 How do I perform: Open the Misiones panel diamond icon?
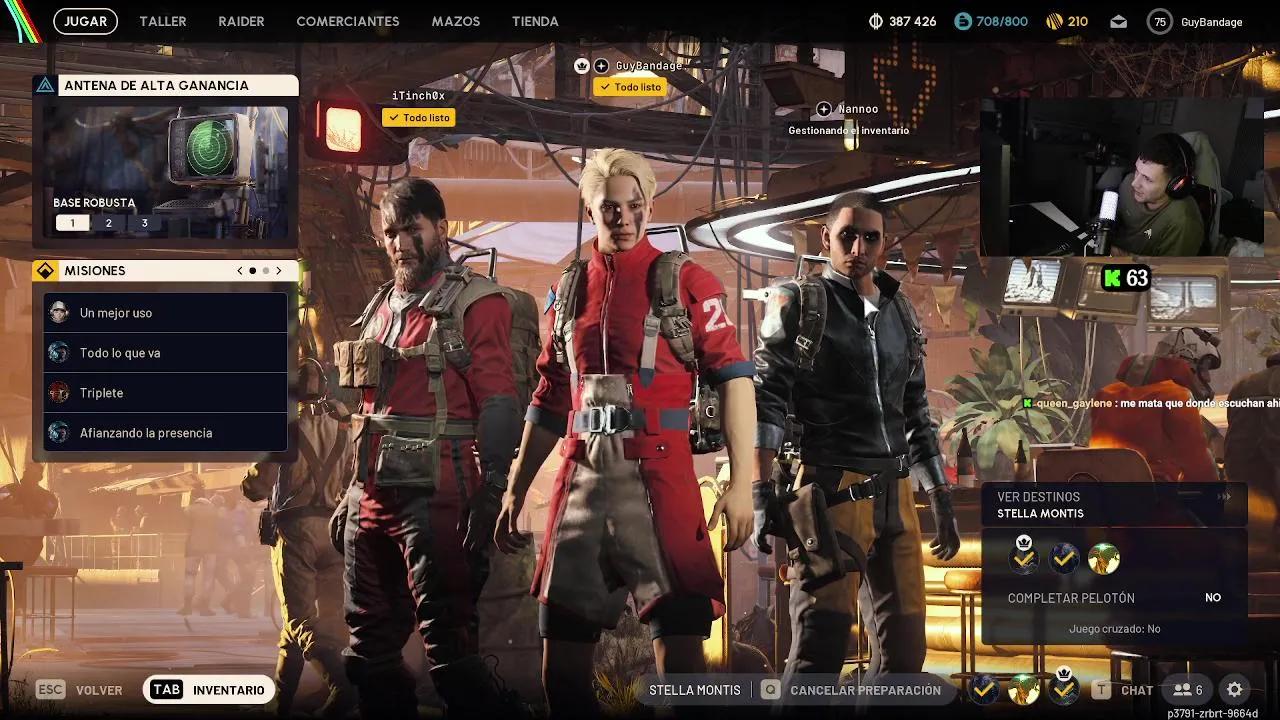coord(44,270)
